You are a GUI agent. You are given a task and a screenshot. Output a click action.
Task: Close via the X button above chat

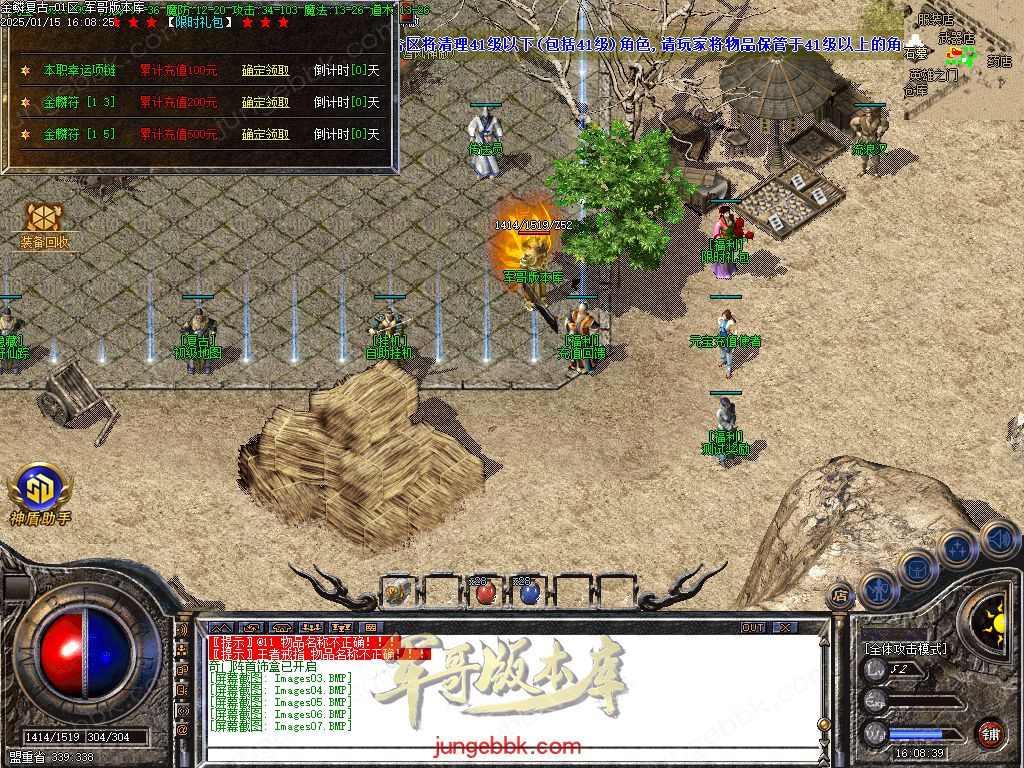785,628
